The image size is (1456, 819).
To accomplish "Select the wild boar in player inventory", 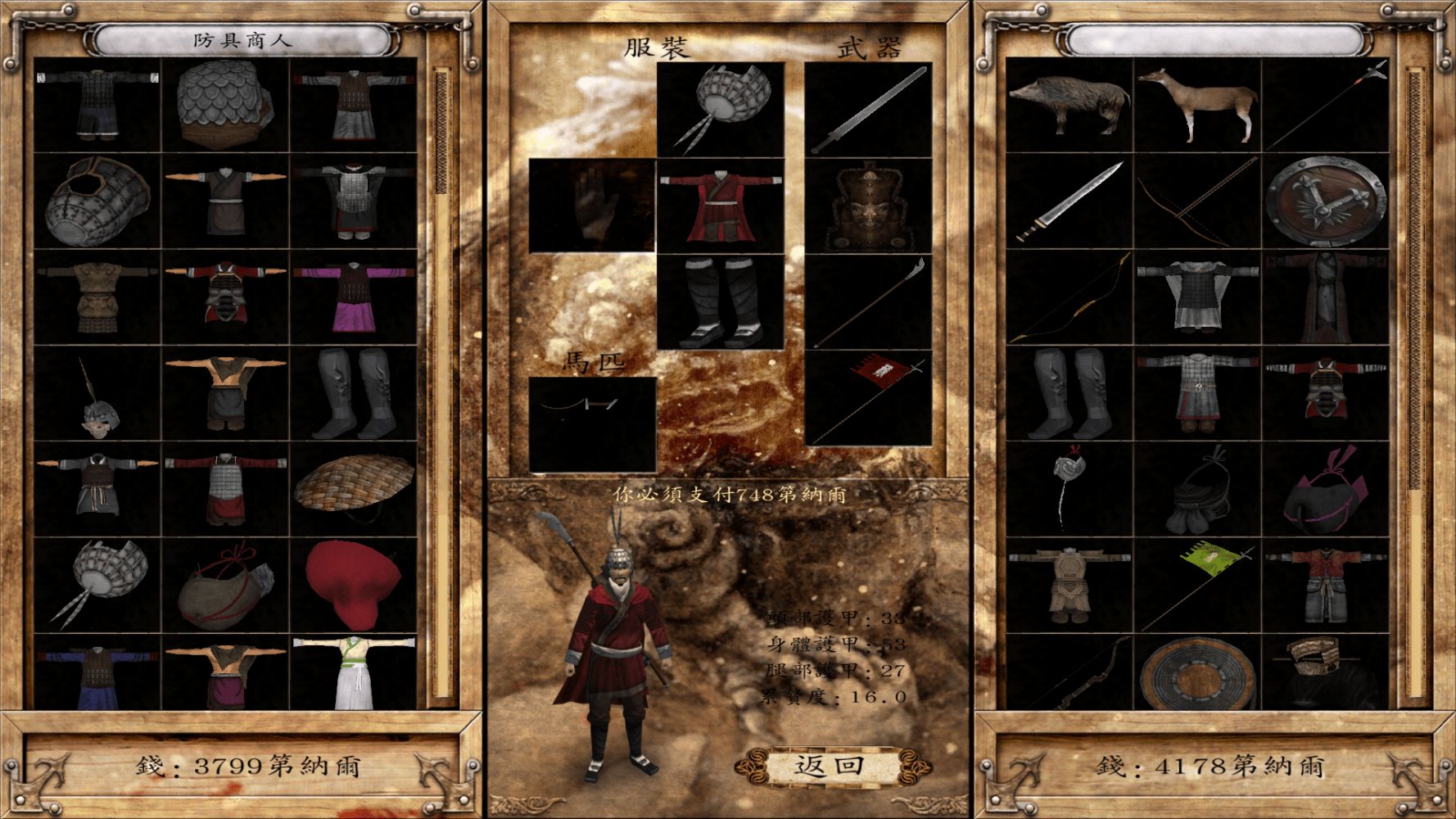I will (x=1069, y=105).
